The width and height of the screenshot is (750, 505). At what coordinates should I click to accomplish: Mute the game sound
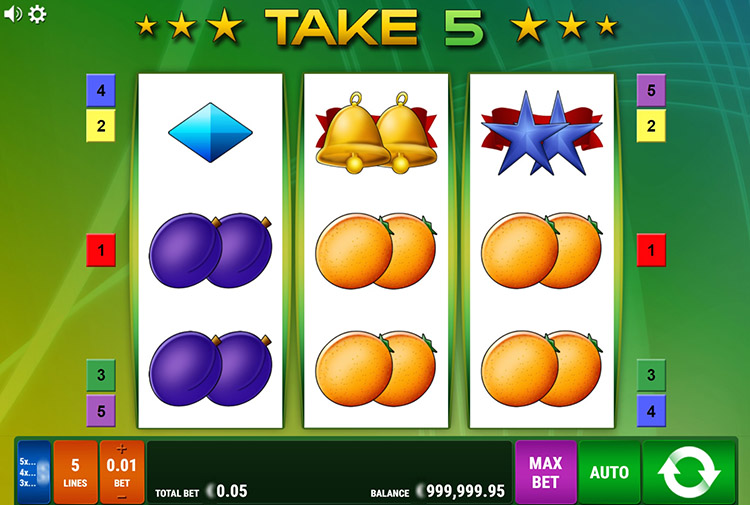(x=12, y=14)
